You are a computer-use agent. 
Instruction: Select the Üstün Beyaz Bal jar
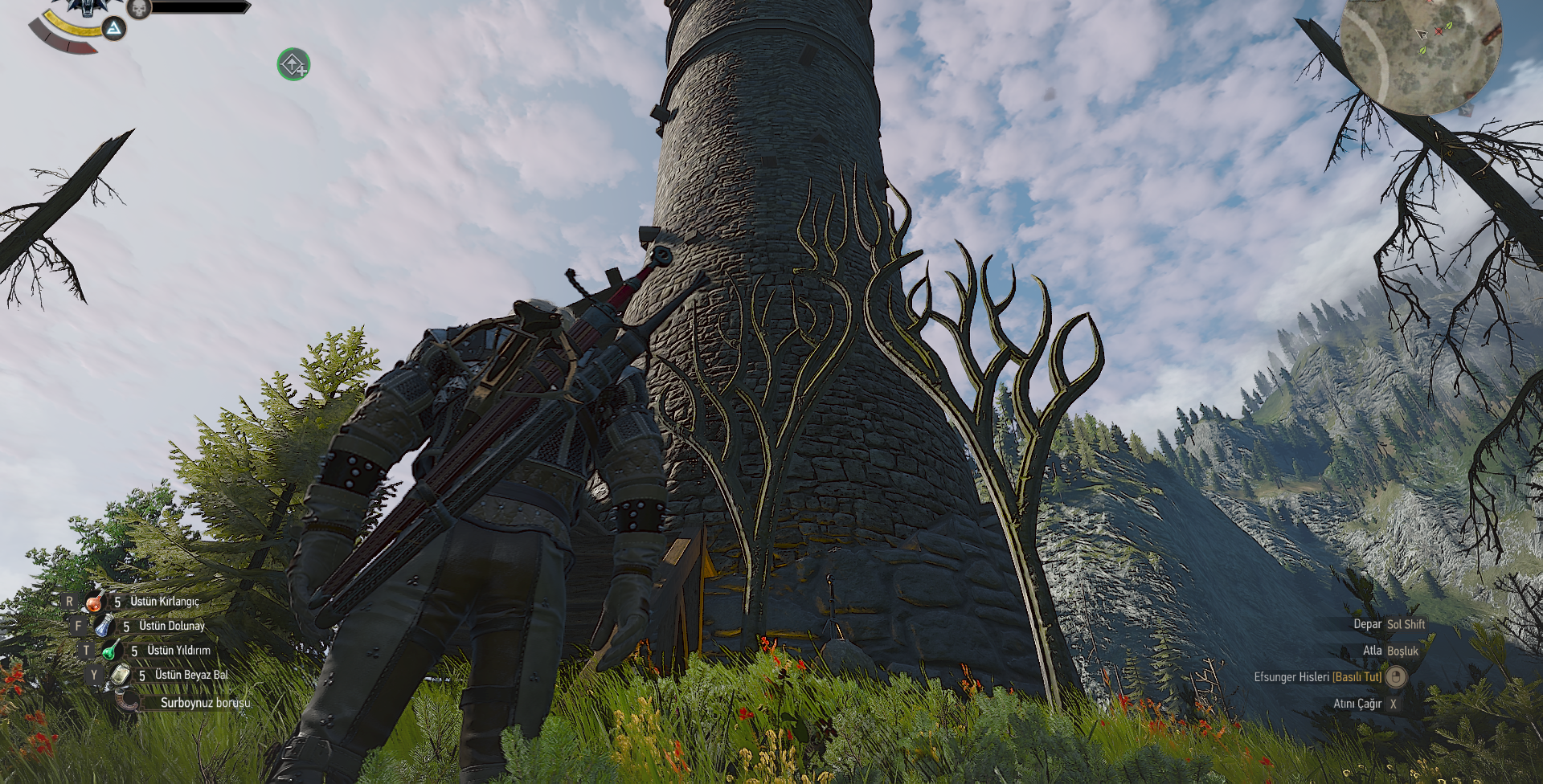click(120, 675)
